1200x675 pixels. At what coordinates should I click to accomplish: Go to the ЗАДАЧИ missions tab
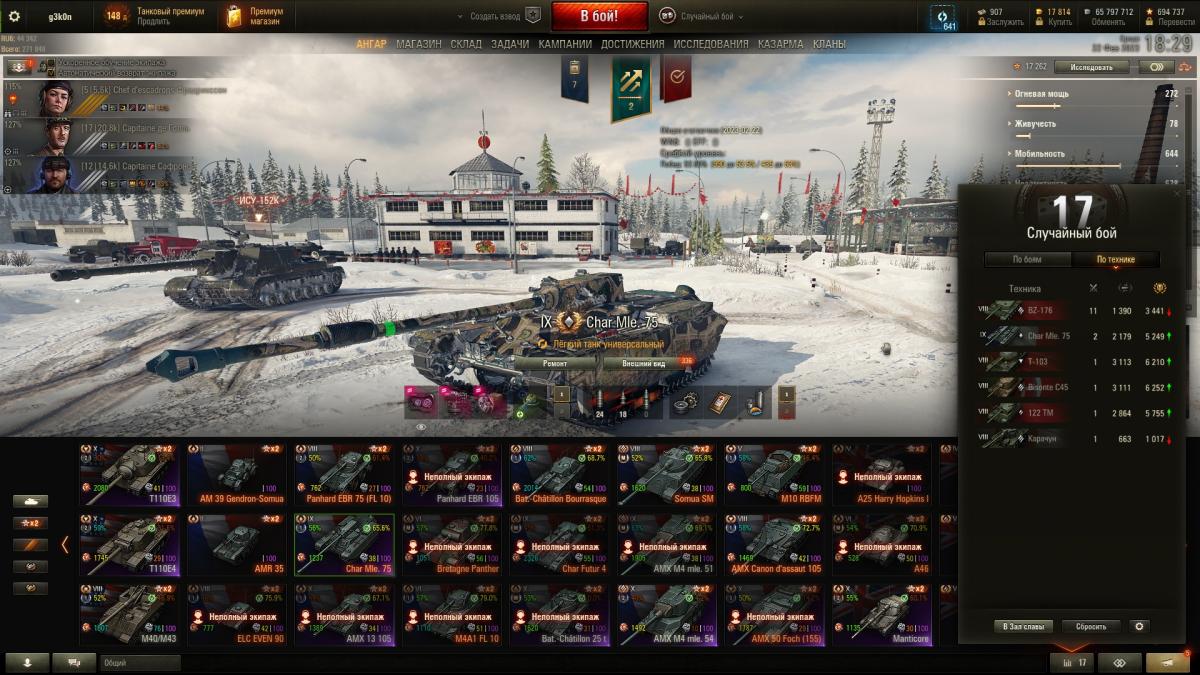(x=510, y=44)
